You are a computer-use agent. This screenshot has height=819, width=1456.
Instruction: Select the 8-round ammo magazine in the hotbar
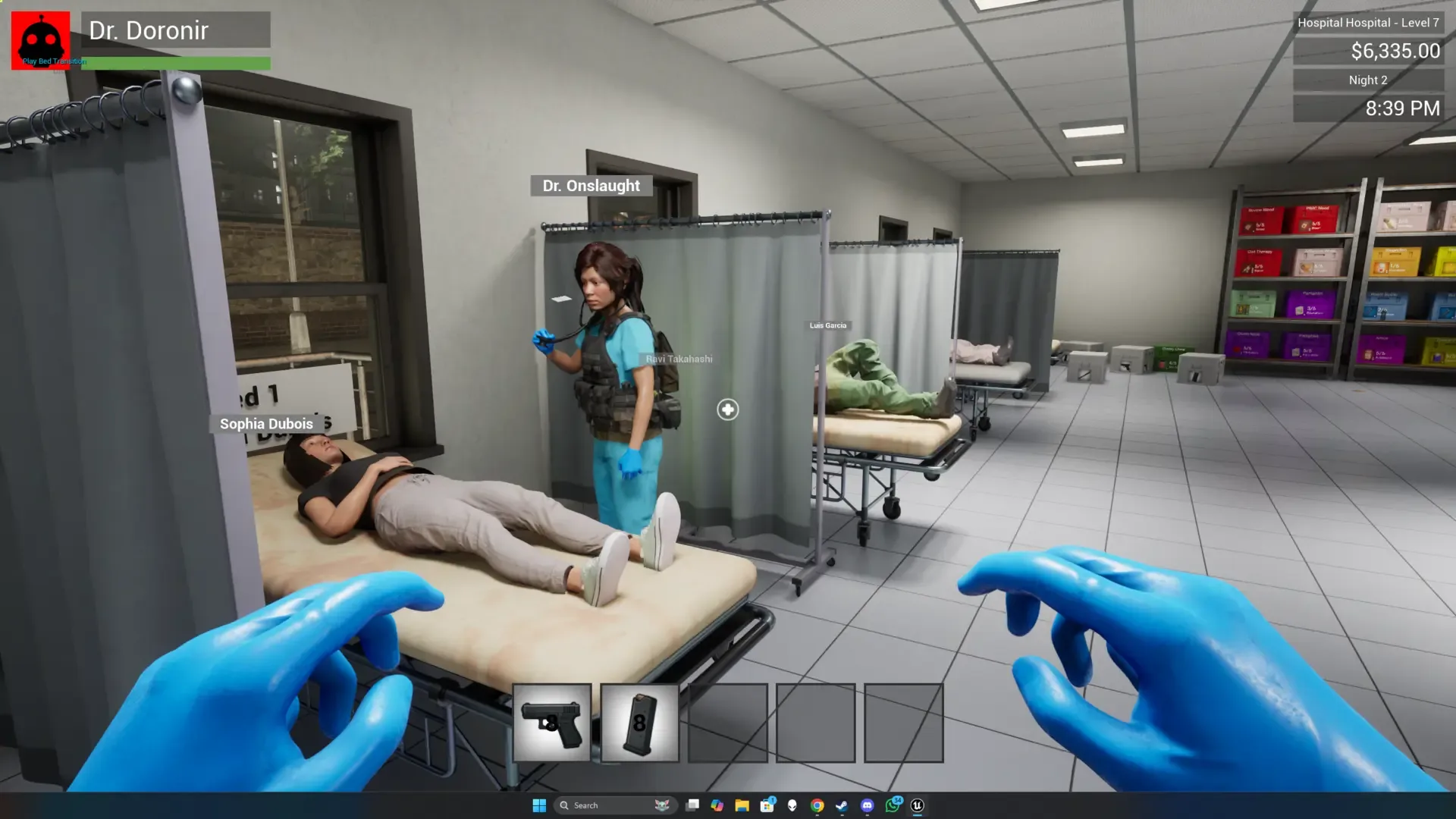pos(639,723)
